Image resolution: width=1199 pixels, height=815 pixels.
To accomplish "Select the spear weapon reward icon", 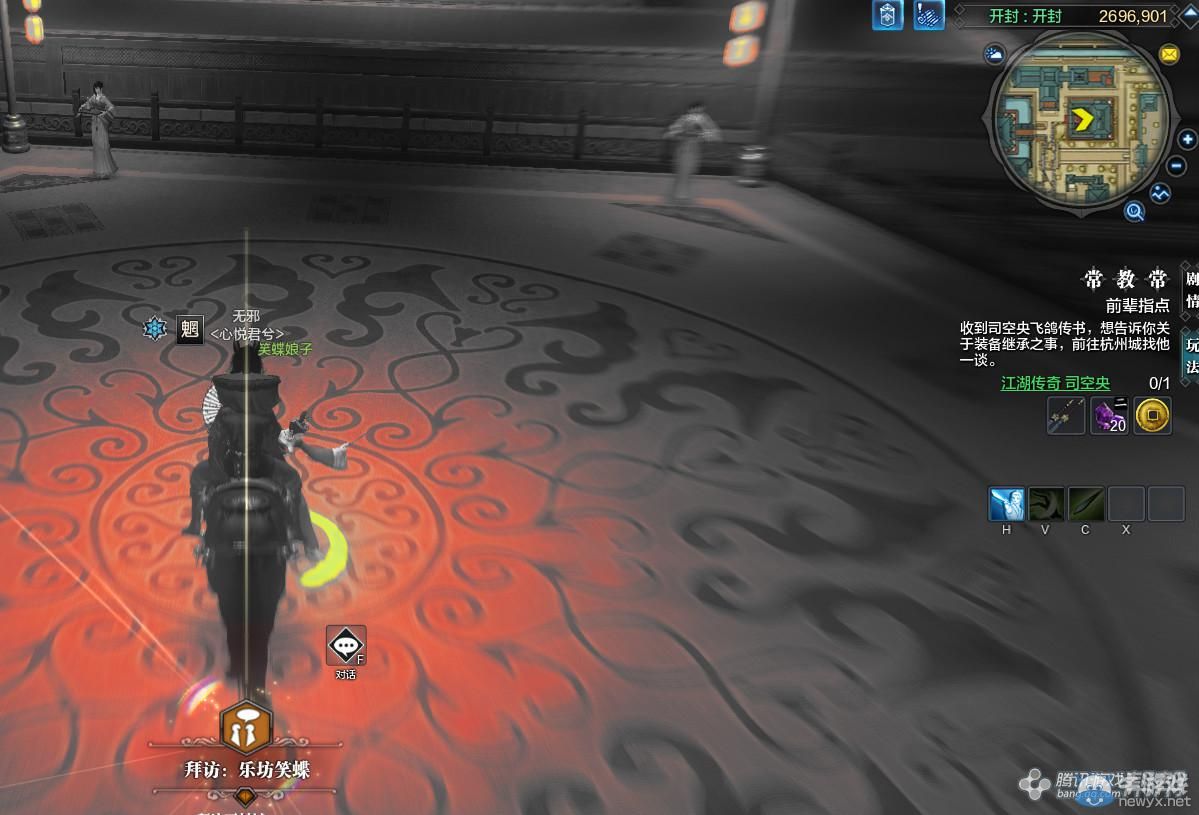I will [1066, 415].
